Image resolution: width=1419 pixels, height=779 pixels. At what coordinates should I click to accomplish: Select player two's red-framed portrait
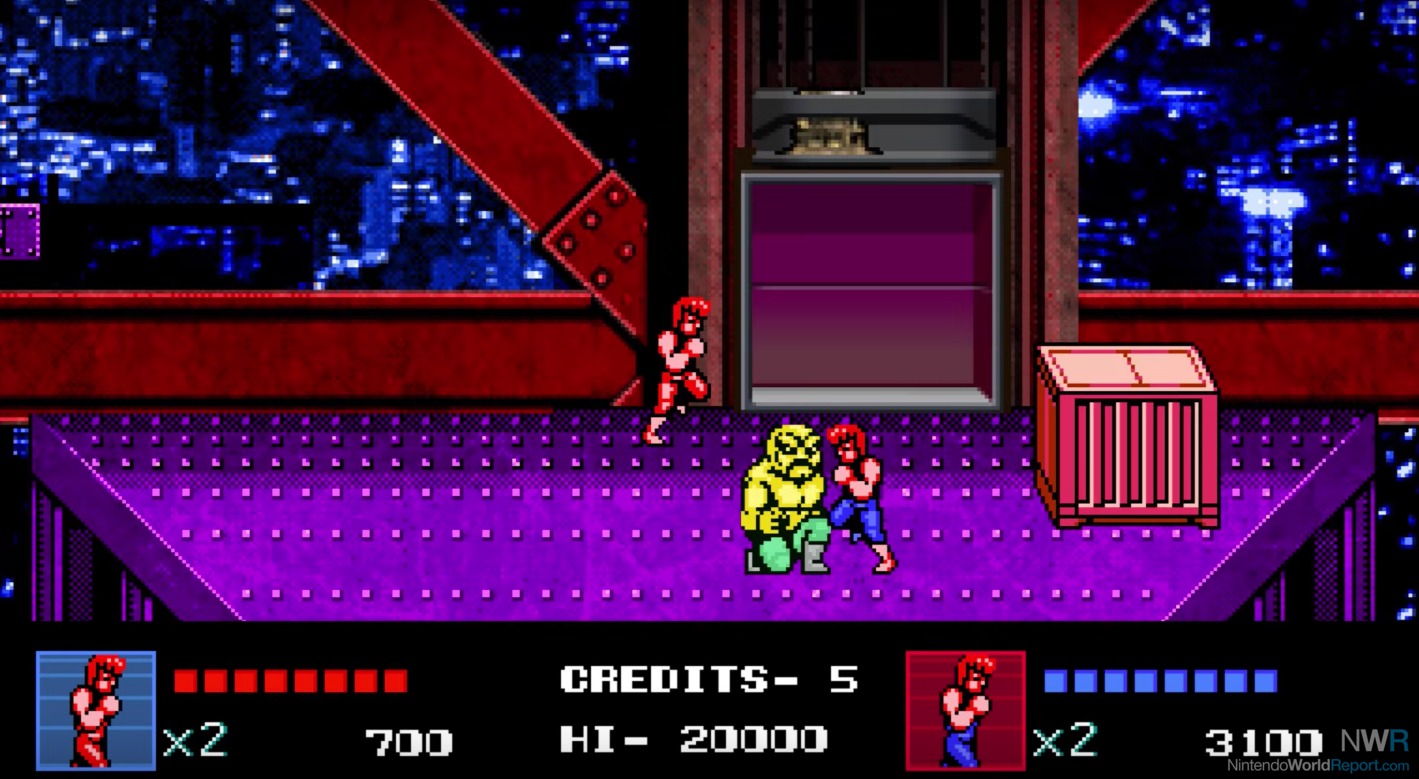965,710
